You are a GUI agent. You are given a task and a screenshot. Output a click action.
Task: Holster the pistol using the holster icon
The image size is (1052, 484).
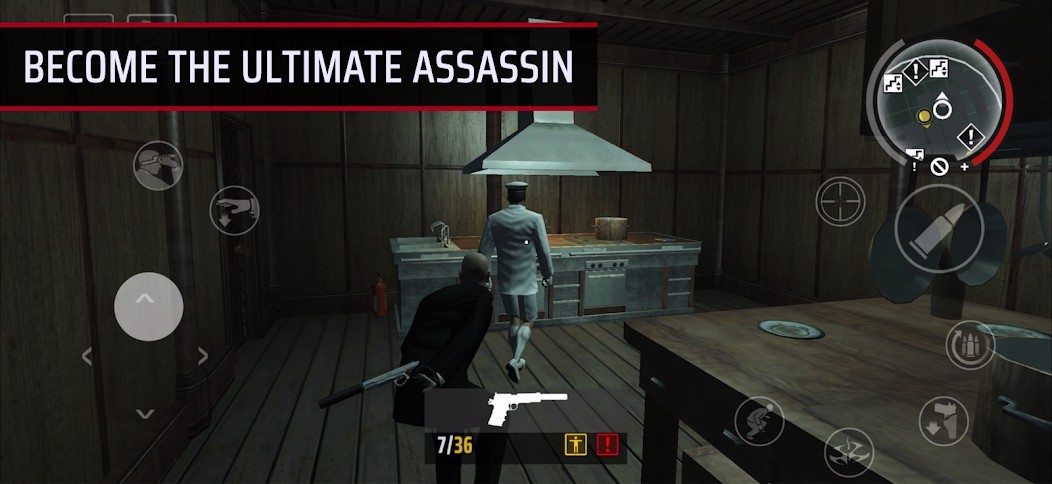[x=942, y=420]
